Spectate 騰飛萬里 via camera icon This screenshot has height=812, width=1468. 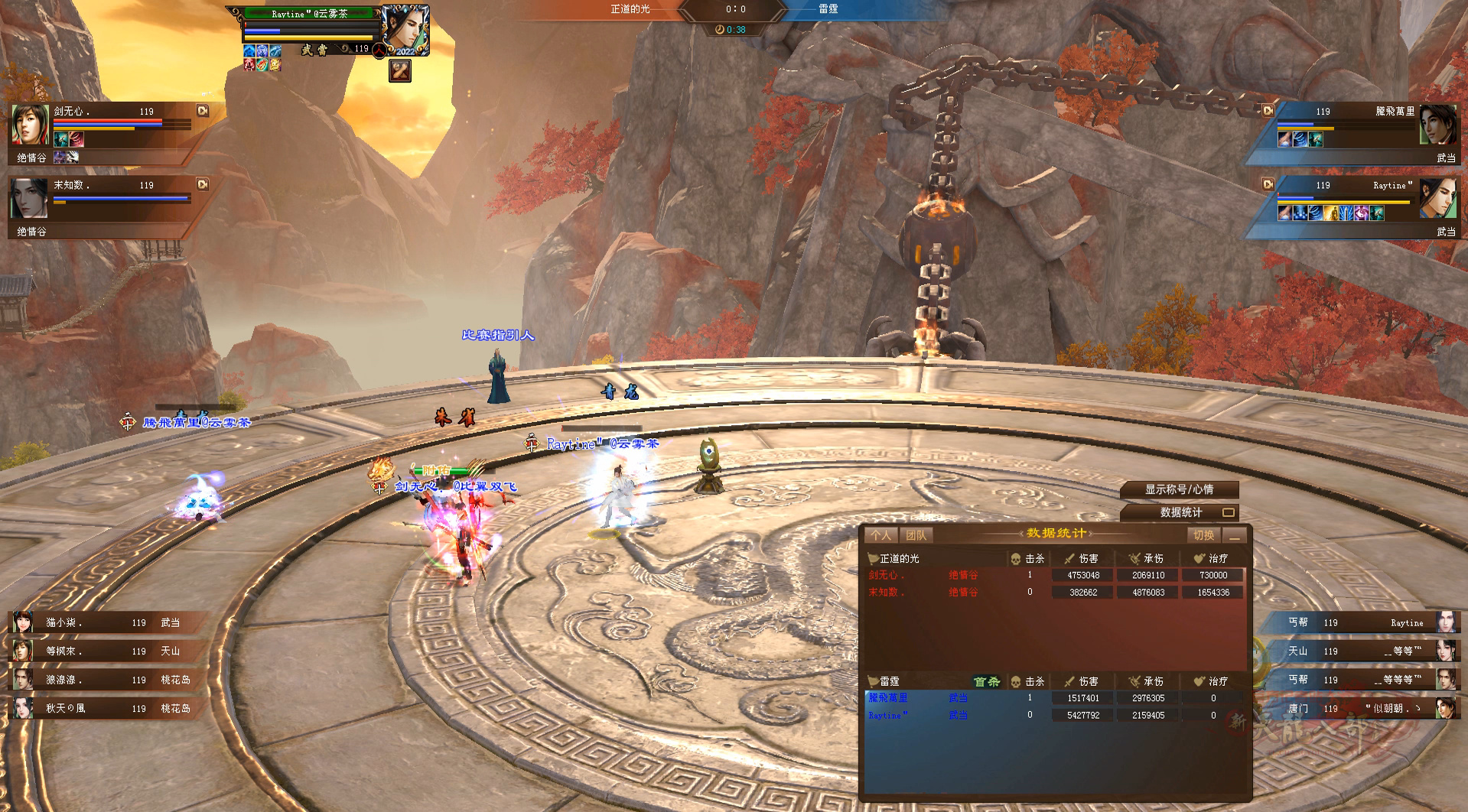(x=1268, y=111)
